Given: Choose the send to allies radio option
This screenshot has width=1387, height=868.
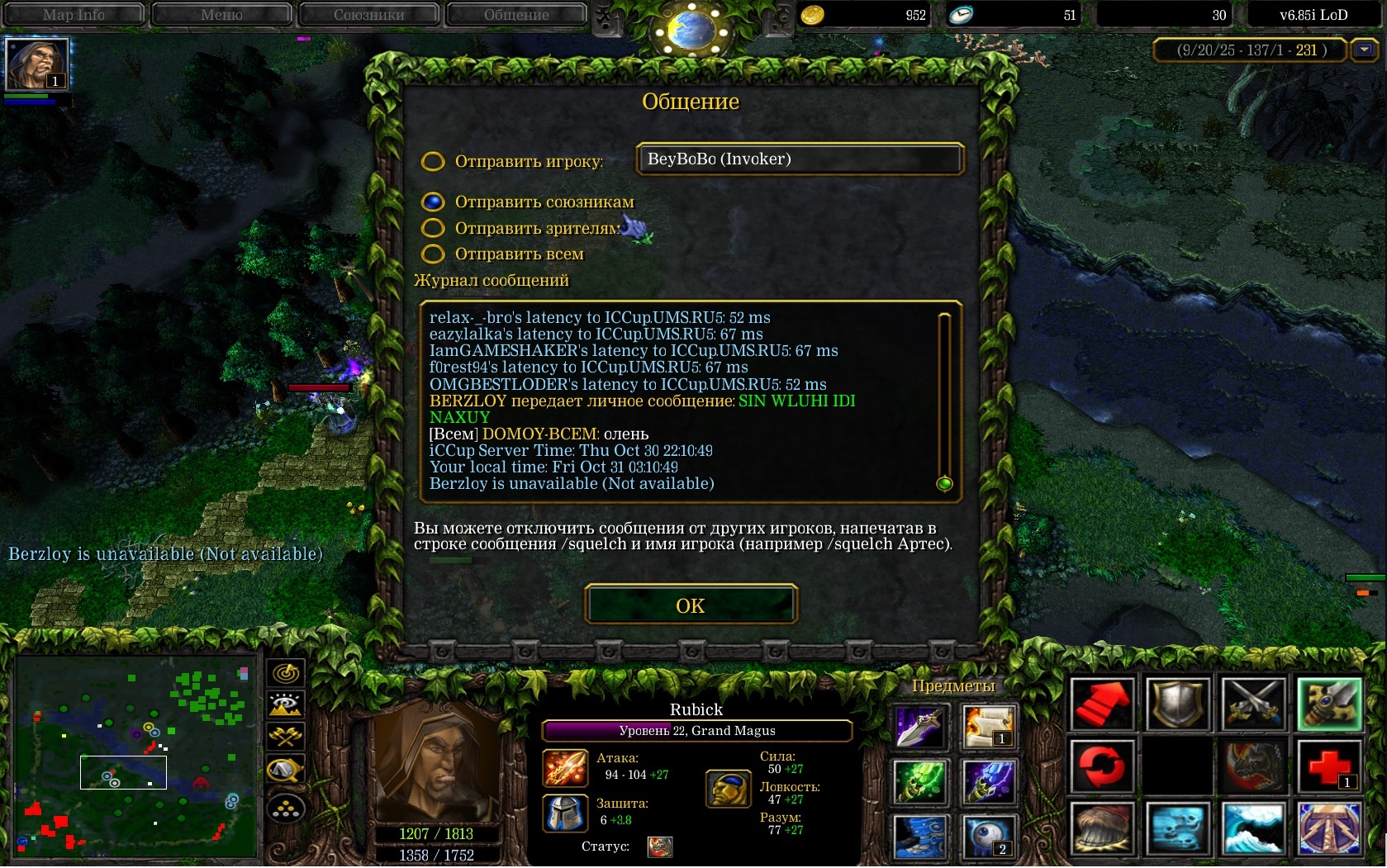Looking at the screenshot, I should coord(433,202).
